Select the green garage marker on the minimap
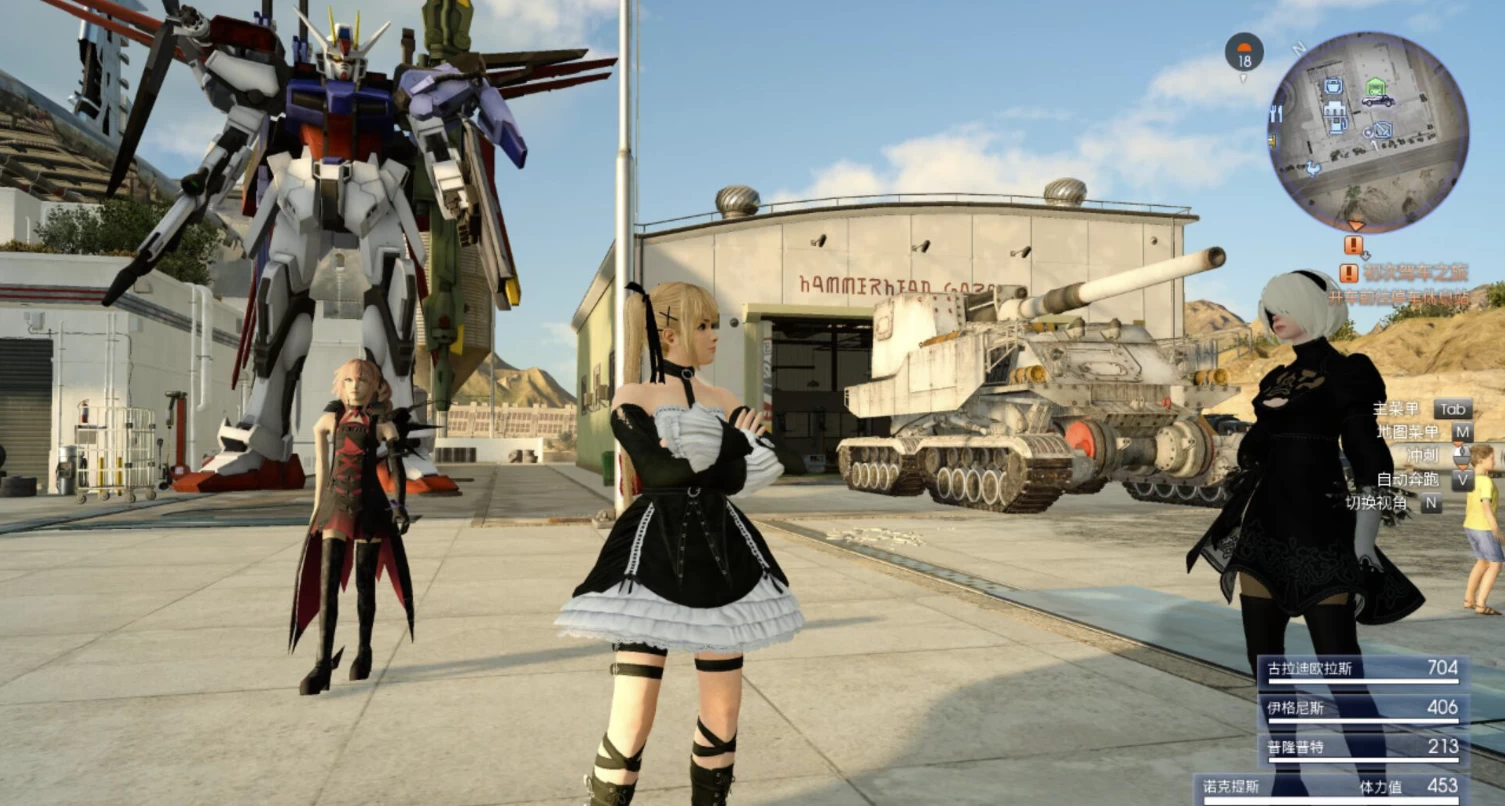This screenshot has width=1505, height=806. tap(1377, 84)
